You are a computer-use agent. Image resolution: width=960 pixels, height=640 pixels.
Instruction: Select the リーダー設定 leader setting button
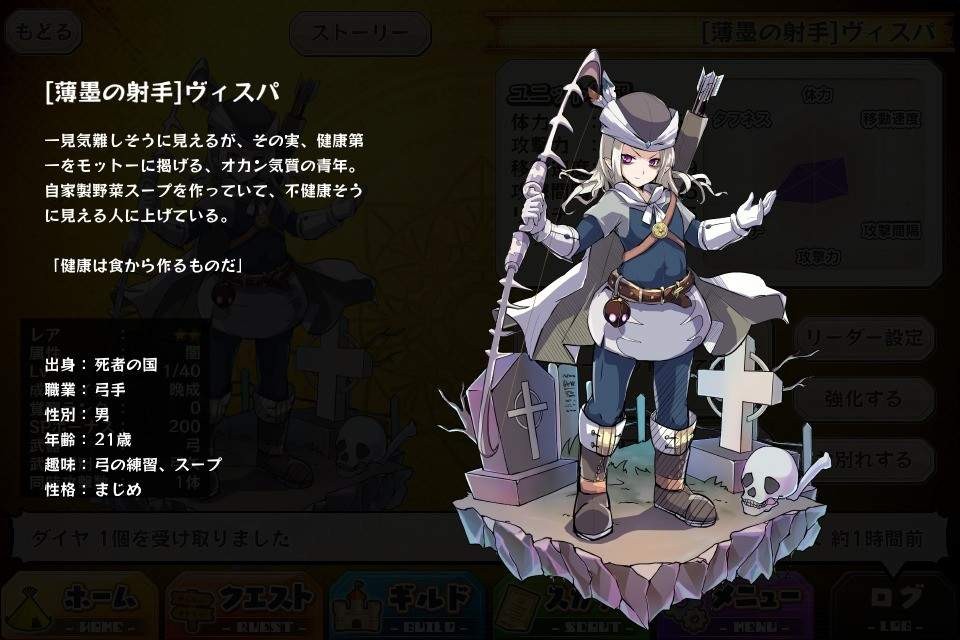(865, 338)
